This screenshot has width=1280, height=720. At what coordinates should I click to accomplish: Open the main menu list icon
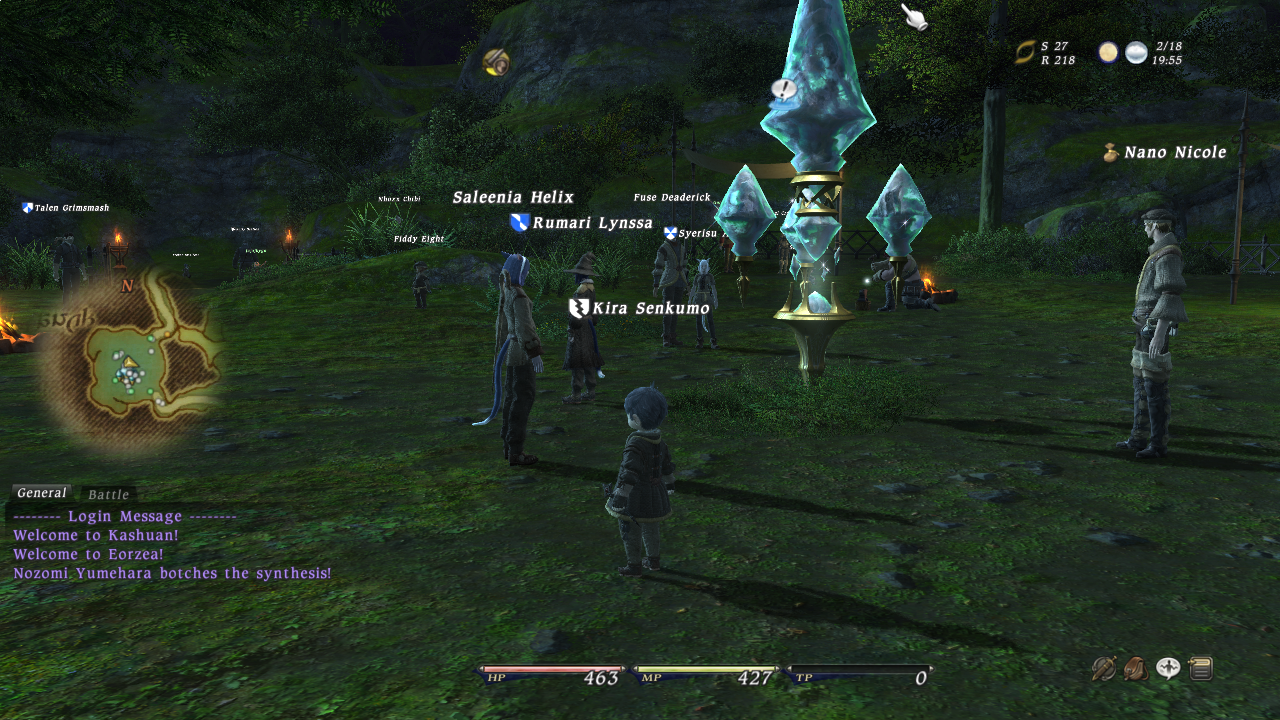(x=1201, y=669)
